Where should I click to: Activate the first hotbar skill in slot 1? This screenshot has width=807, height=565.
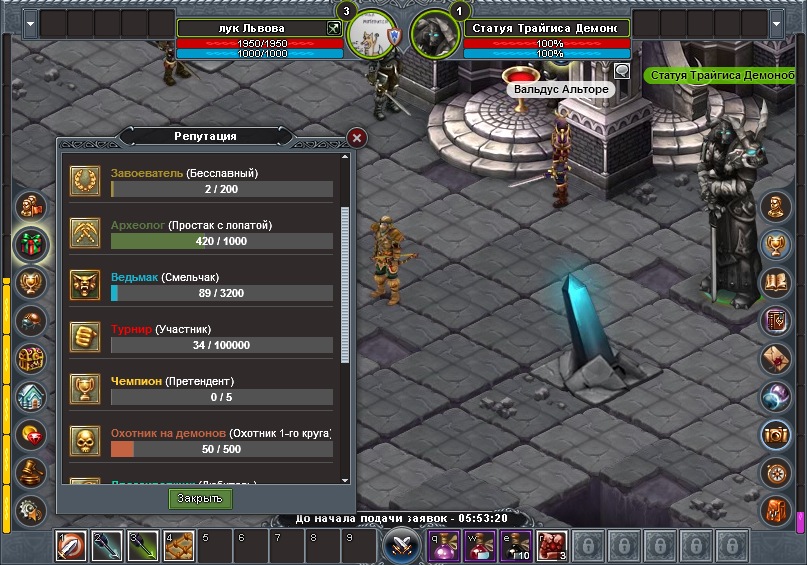71,547
